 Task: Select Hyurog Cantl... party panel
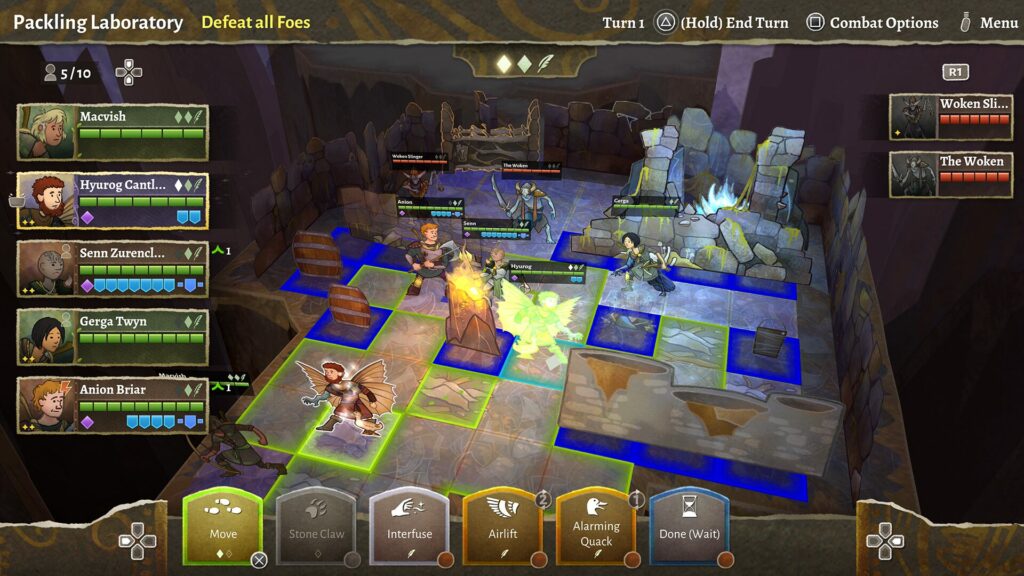[113, 200]
